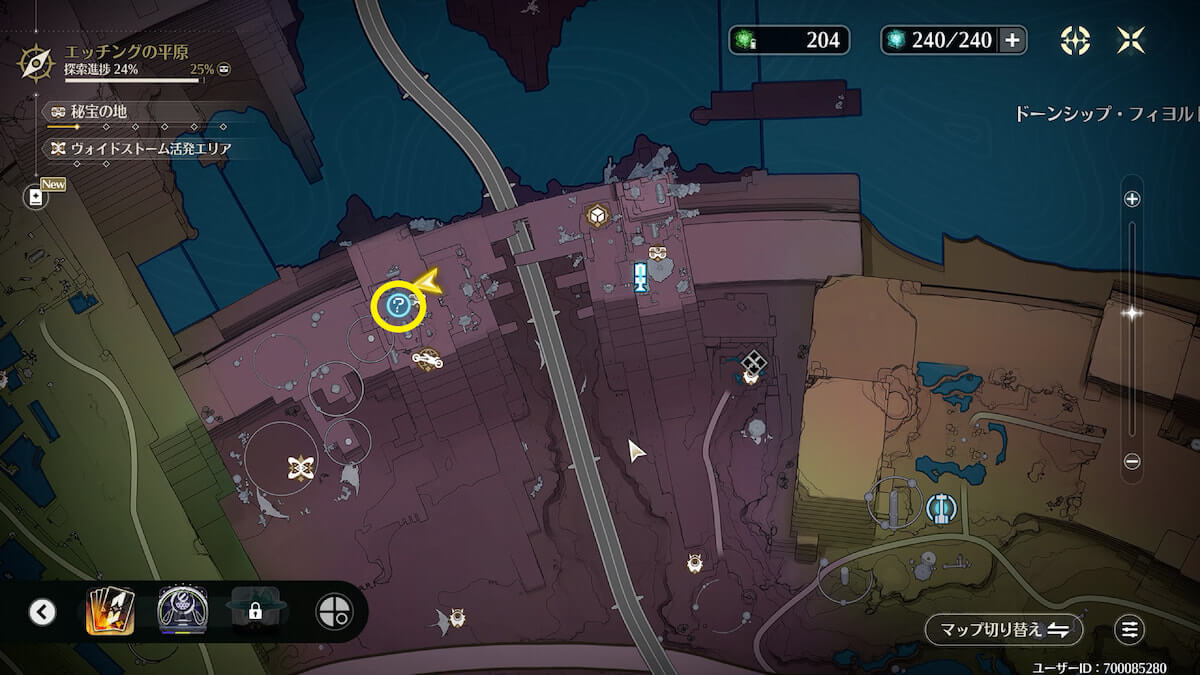1200x675 pixels.
Task: Close the map with the X button
Action: 1131,40
